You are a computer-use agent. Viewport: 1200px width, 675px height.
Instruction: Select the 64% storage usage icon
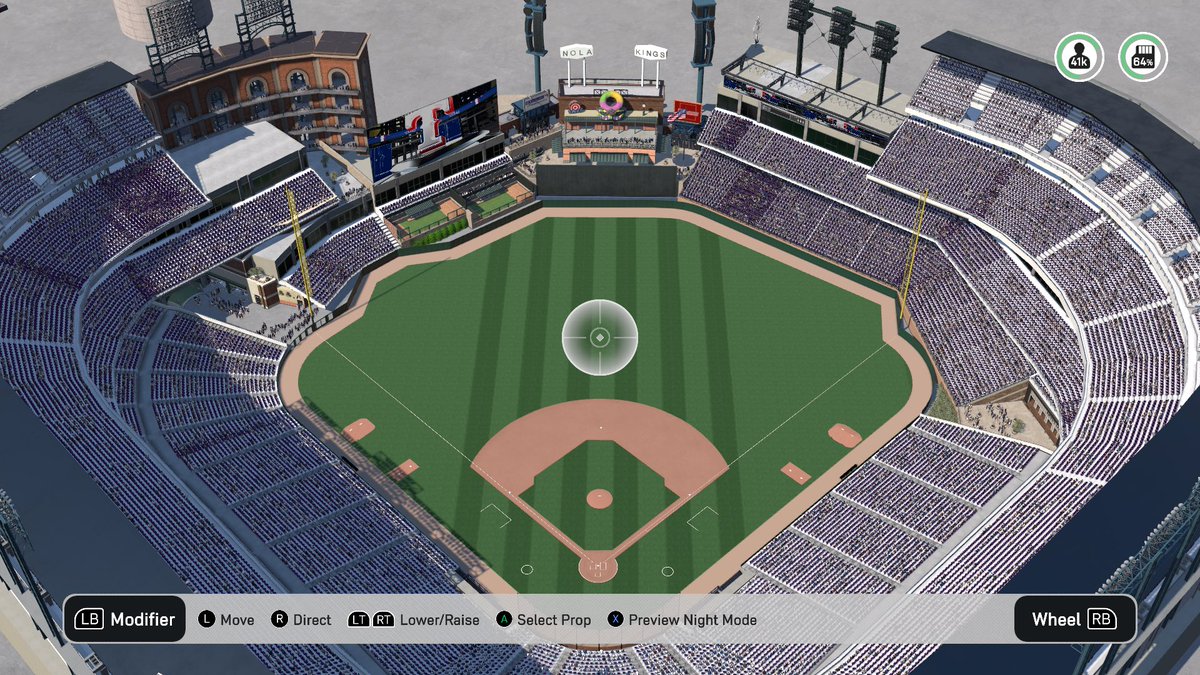pyautogui.click(x=1143, y=57)
